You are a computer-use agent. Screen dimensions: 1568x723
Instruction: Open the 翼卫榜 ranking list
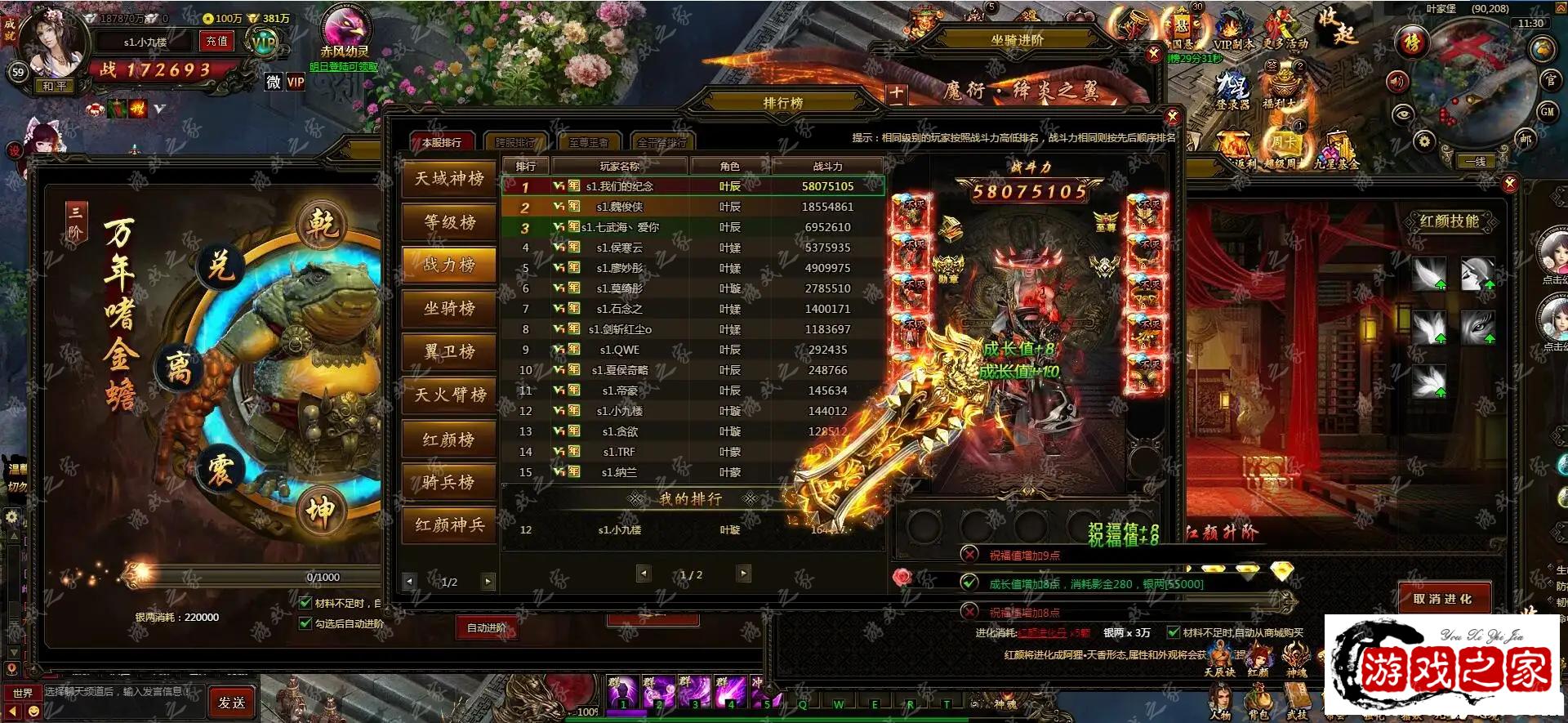point(449,352)
